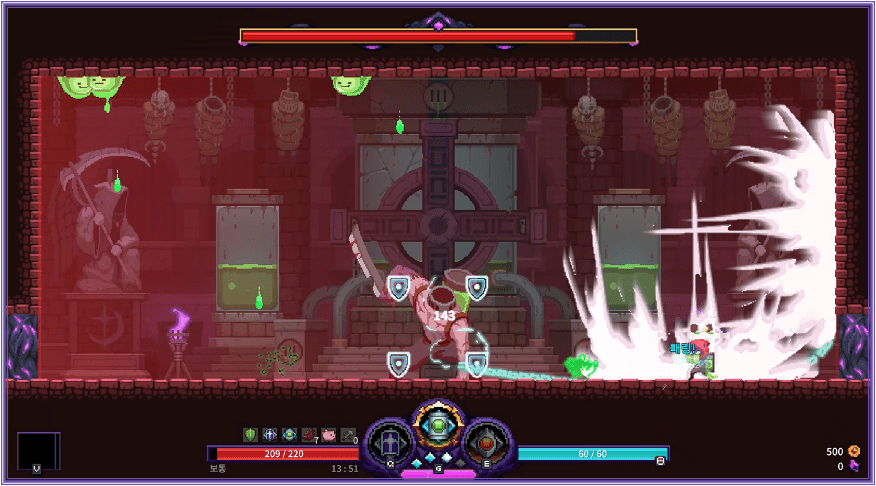Inspect the pink pig item icon
Screen dimensions: 876x486
point(329,435)
